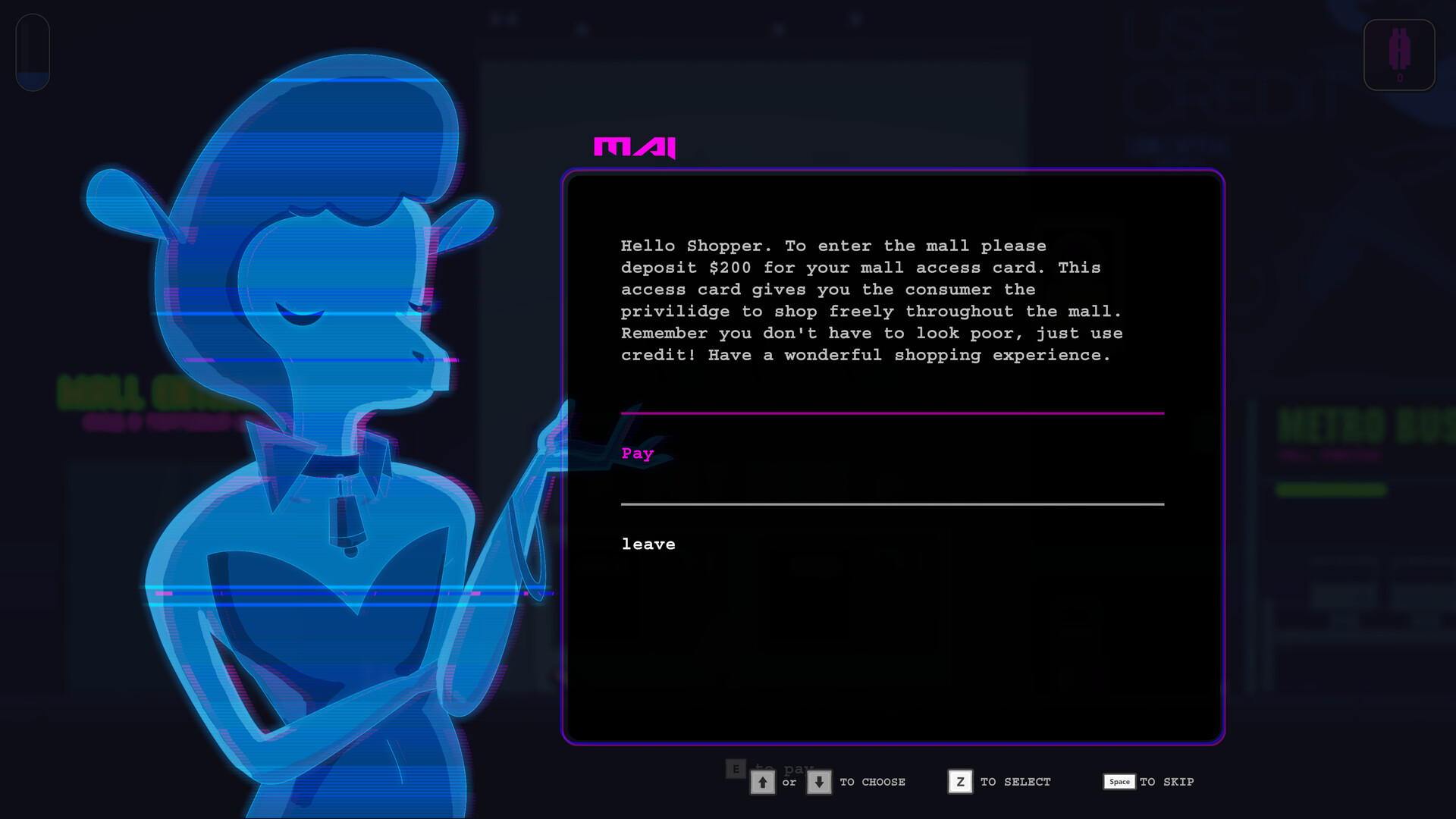This screenshot has width=1456, height=819.
Task: Click TO SELECT hint text
Action: click(x=1013, y=782)
